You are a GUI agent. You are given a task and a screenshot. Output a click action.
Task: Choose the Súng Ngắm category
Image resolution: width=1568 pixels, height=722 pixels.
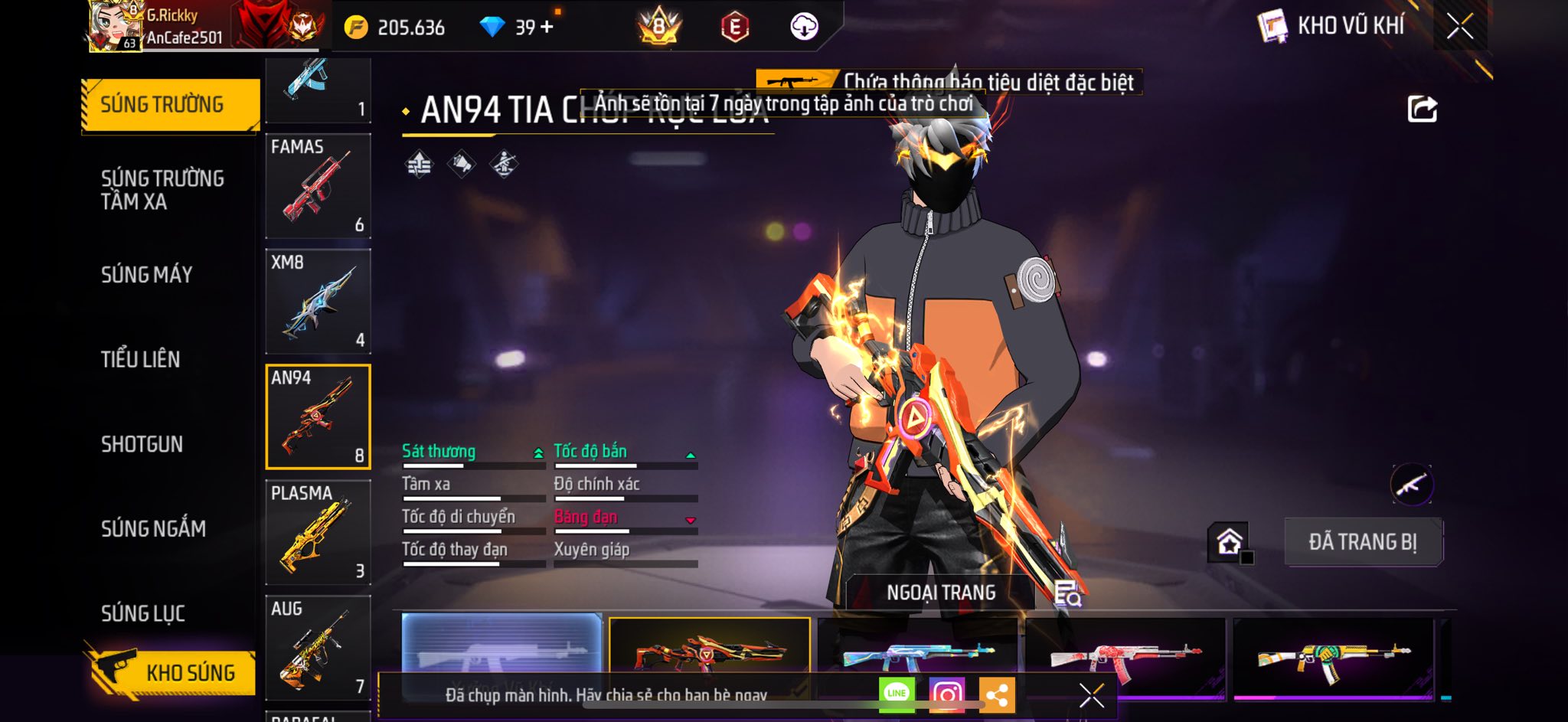point(153,528)
